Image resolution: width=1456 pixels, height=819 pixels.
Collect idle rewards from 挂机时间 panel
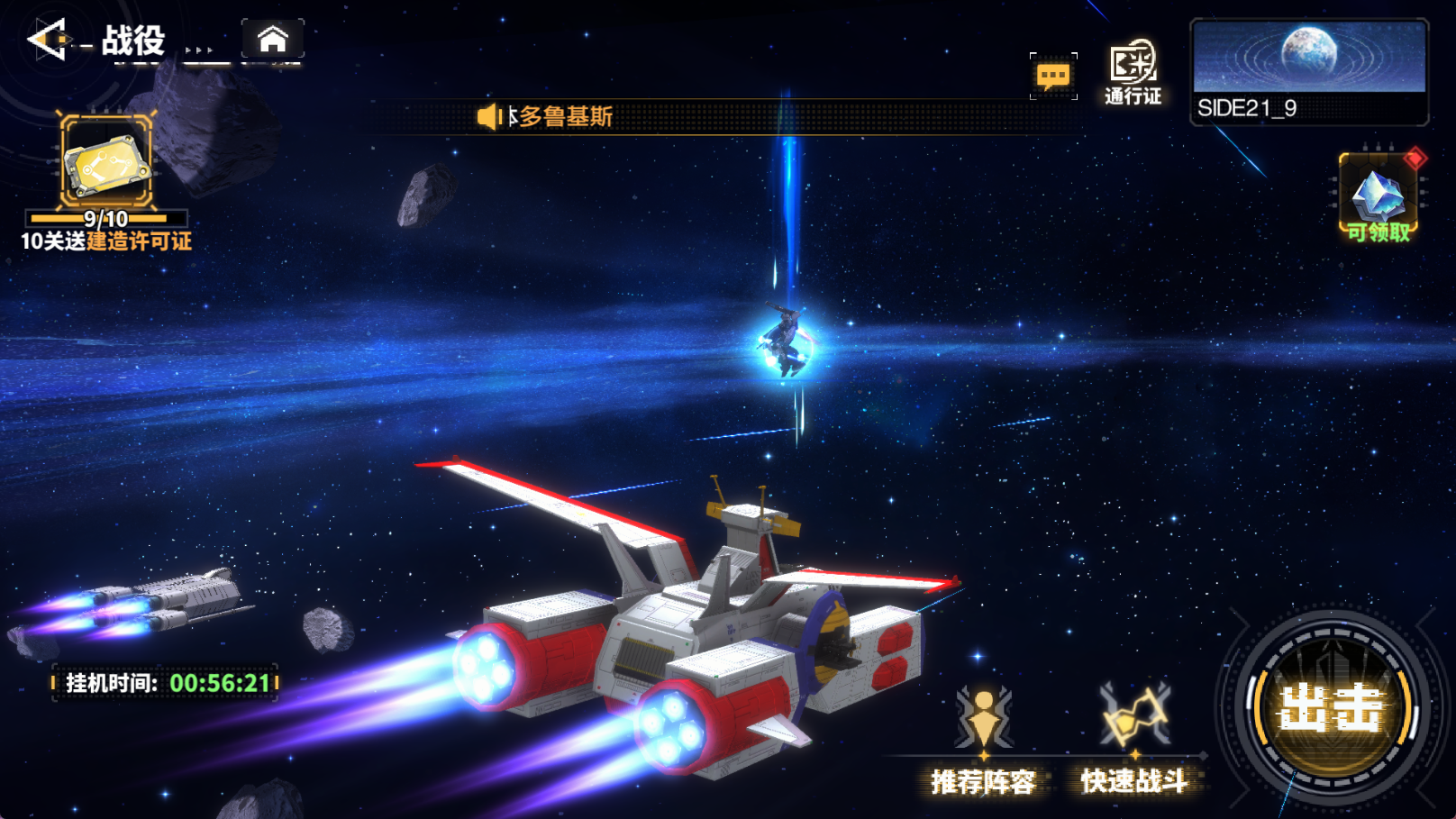[x=166, y=683]
